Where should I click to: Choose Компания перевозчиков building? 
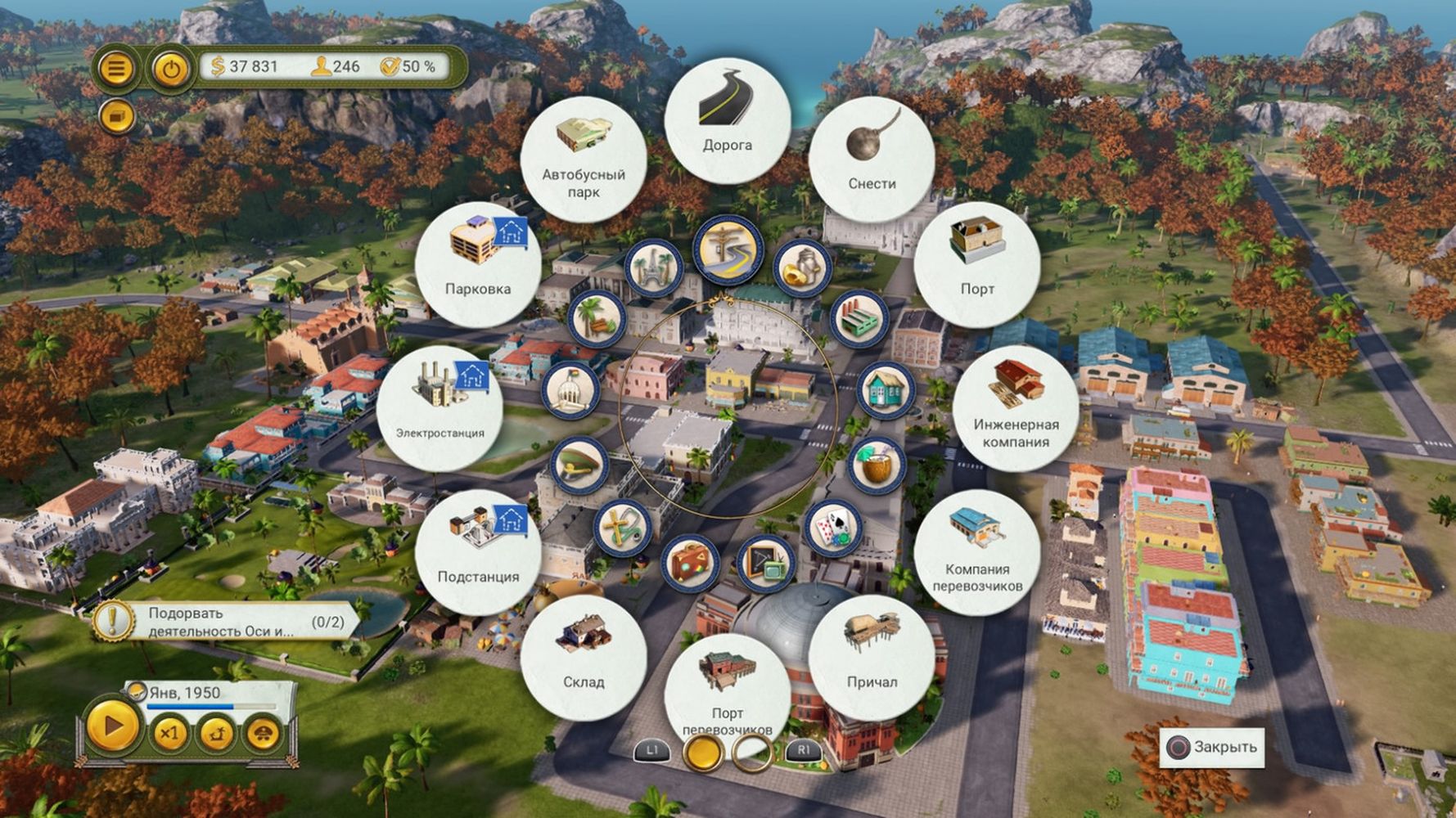(x=977, y=553)
